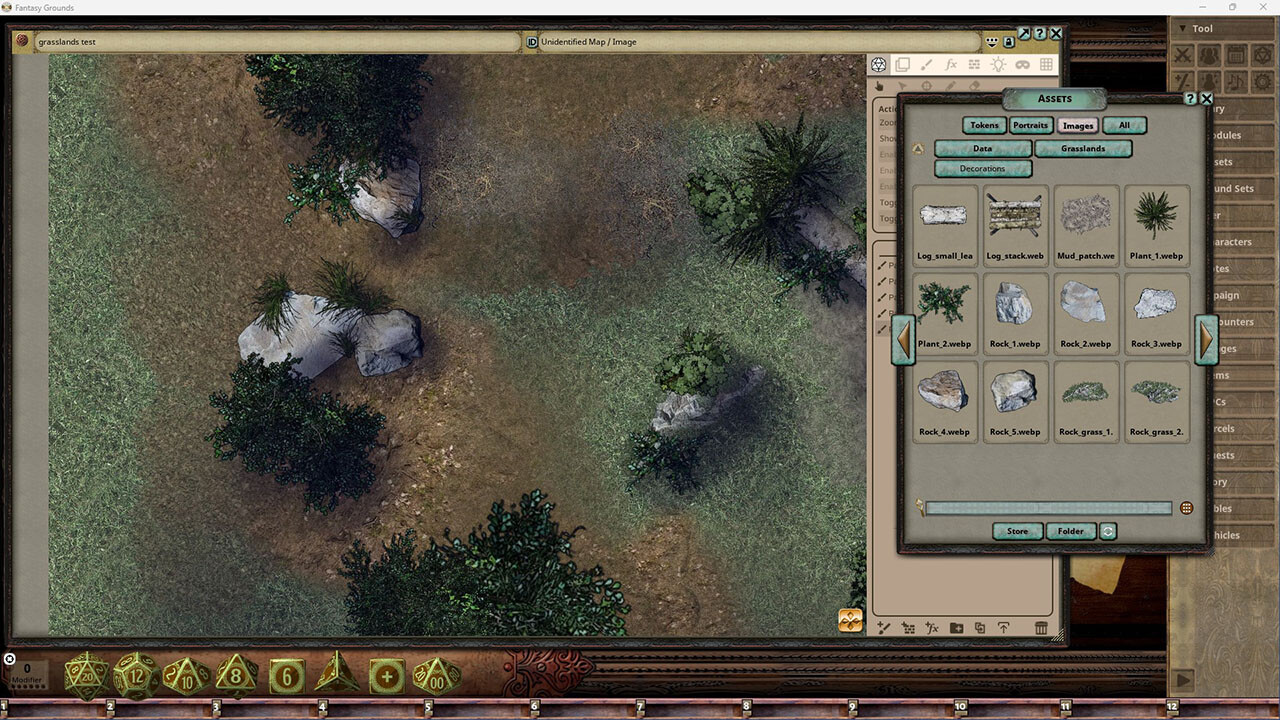Switch to the Portraits tab in Assets
This screenshot has width=1280, height=720.
pyautogui.click(x=1031, y=125)
